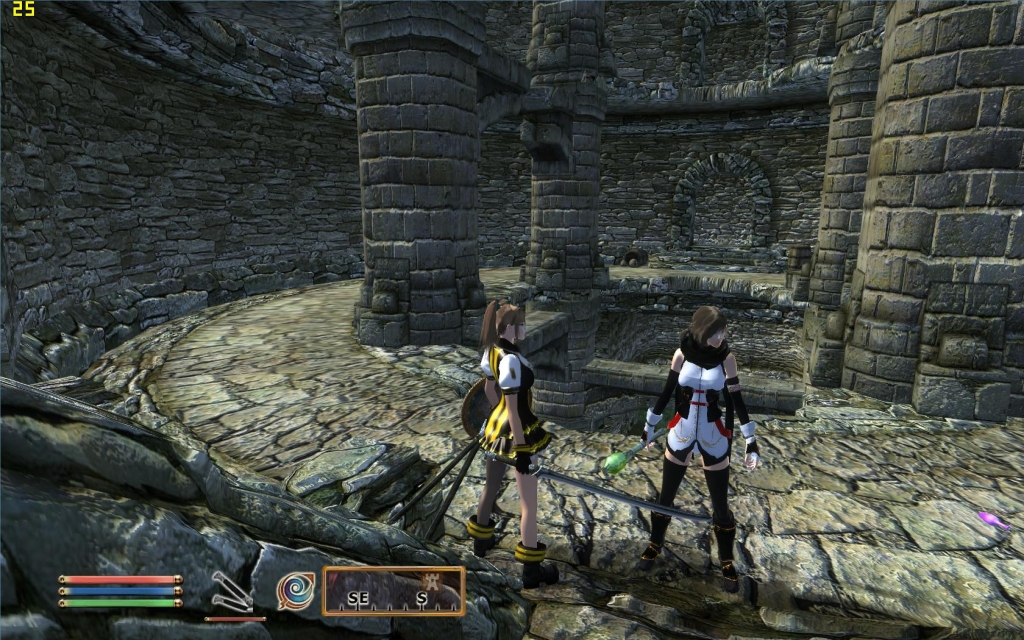Select the blue swirl spell icon
This screenshot has width=1024, height=640.
click(296, 590)
